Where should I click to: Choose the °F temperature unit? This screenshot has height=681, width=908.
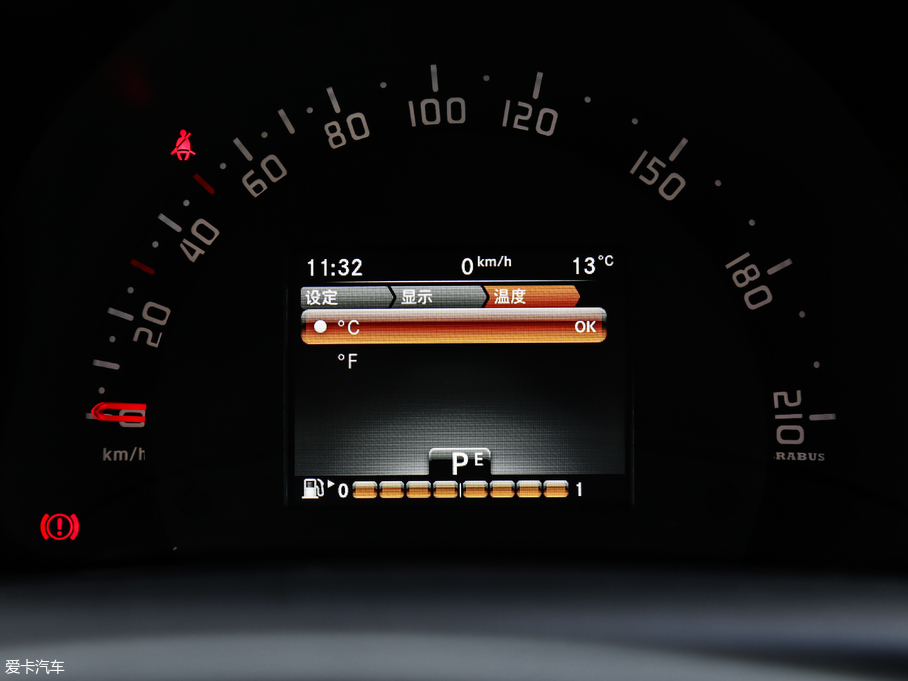click(x=347, y=361)
